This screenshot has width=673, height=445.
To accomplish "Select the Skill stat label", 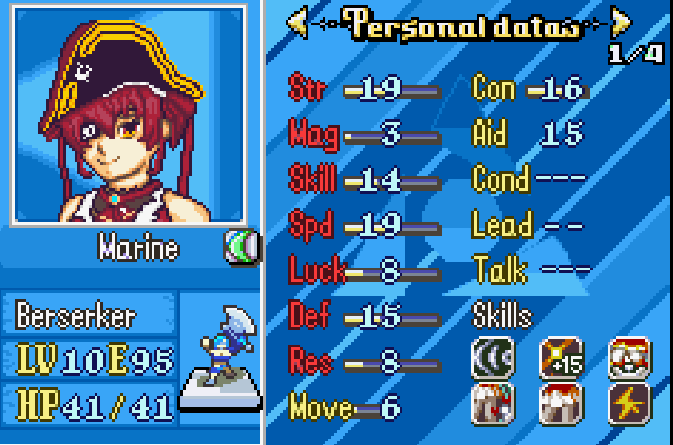I will pyautogui.click(x=312, y=180).
